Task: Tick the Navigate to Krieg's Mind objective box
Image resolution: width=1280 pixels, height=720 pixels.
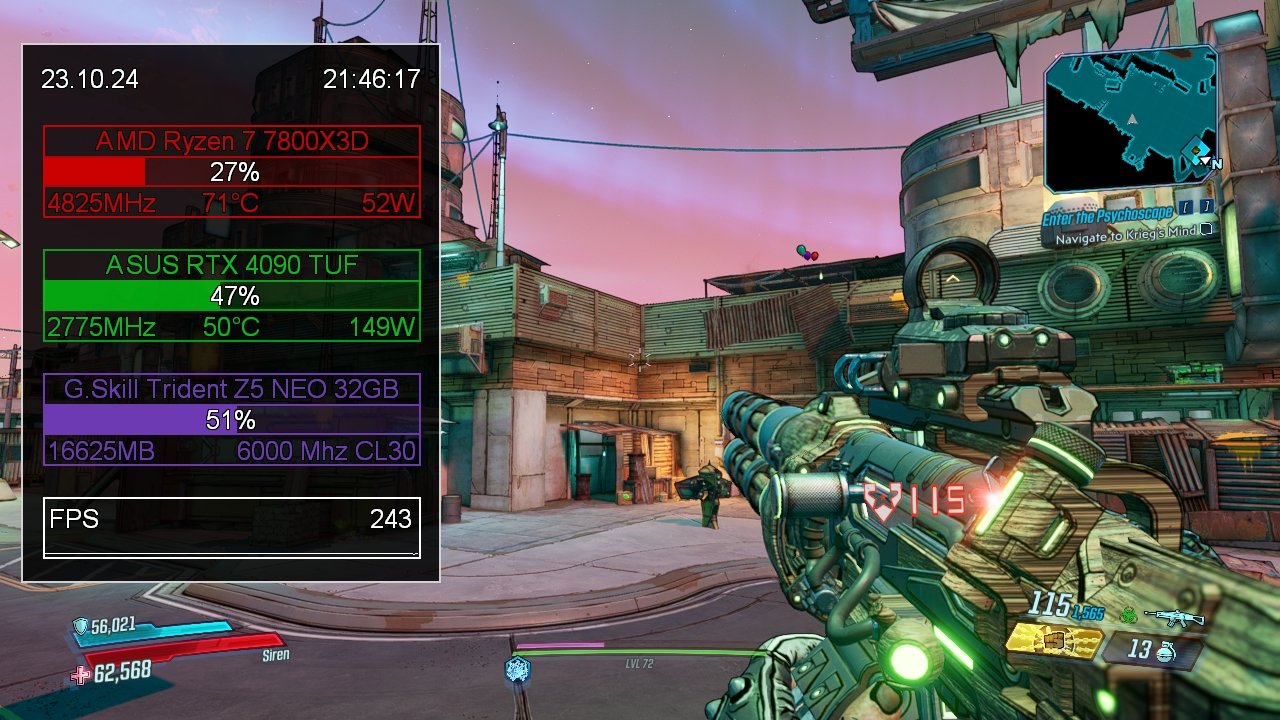Action: pyautogui.click(x=1207, y=229)
